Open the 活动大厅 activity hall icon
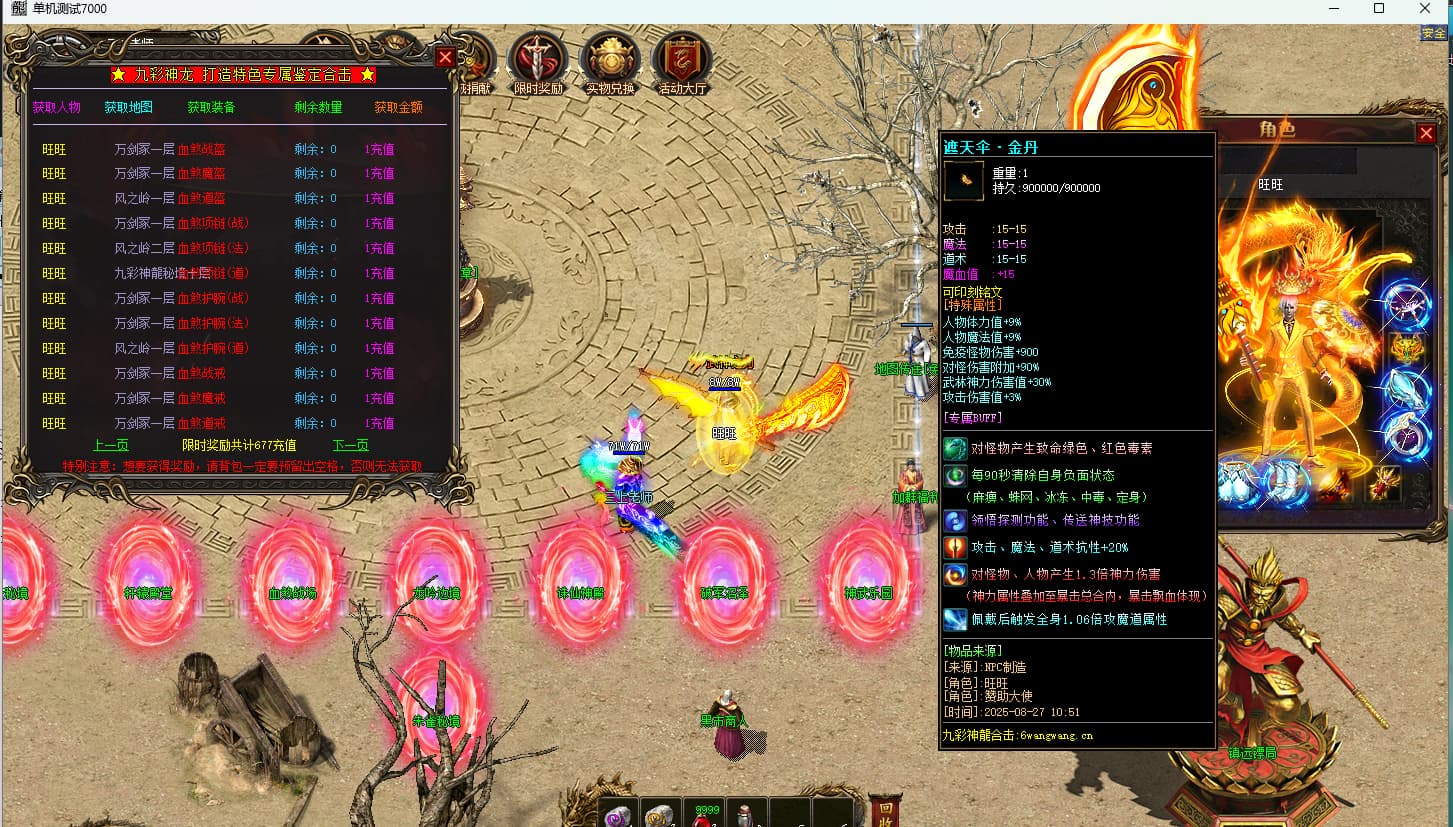 (x=682, y=63)
